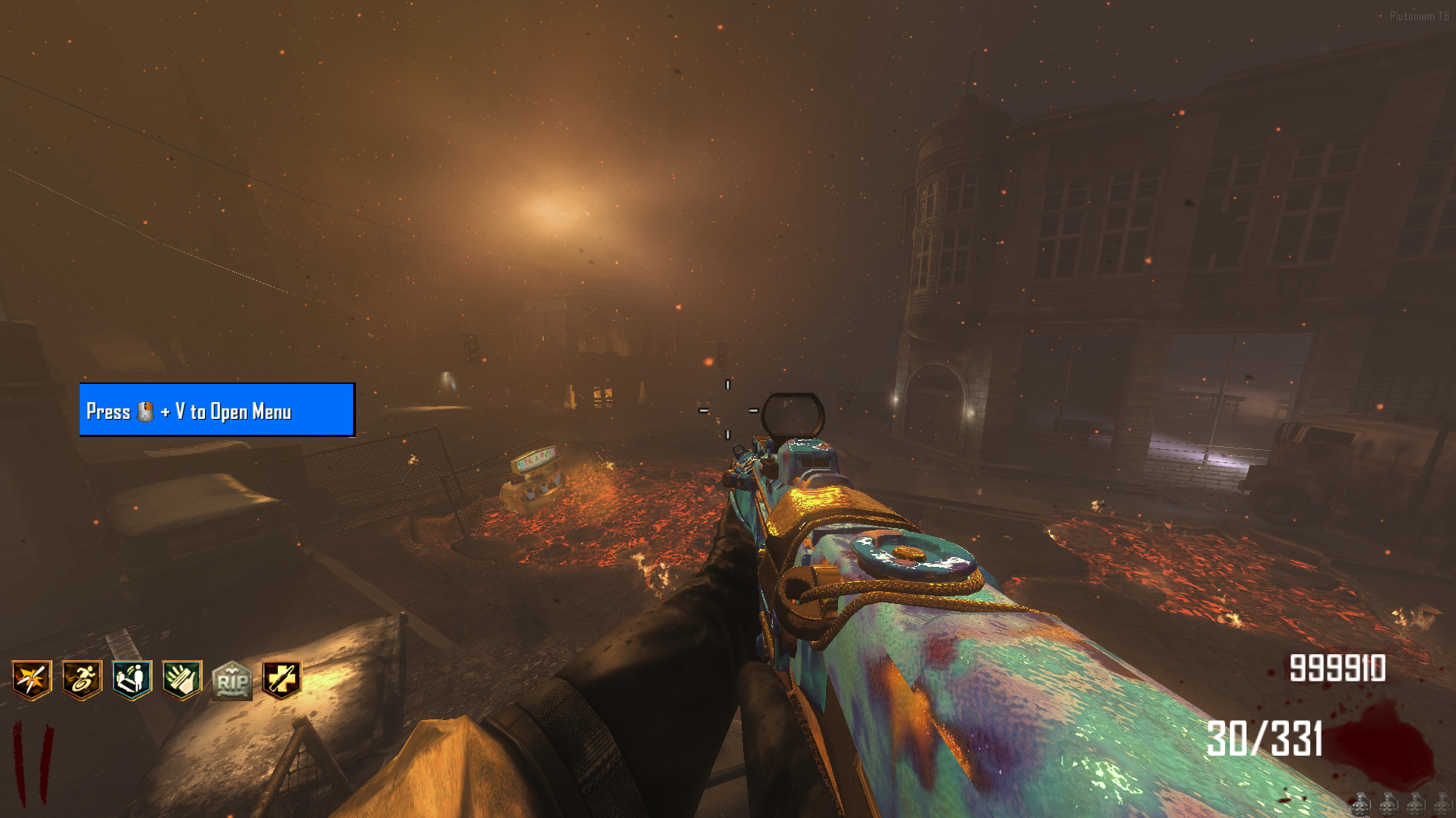Image resolution: width=1456 pixels, height=818 pixels.
Task: Select the Juggernog cross perk icon
Action: [282, 679]
